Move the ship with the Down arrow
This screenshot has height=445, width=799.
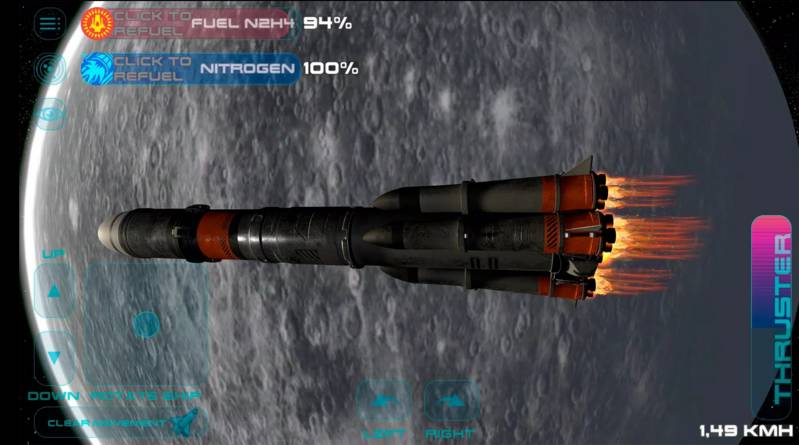tap(55, 357)
